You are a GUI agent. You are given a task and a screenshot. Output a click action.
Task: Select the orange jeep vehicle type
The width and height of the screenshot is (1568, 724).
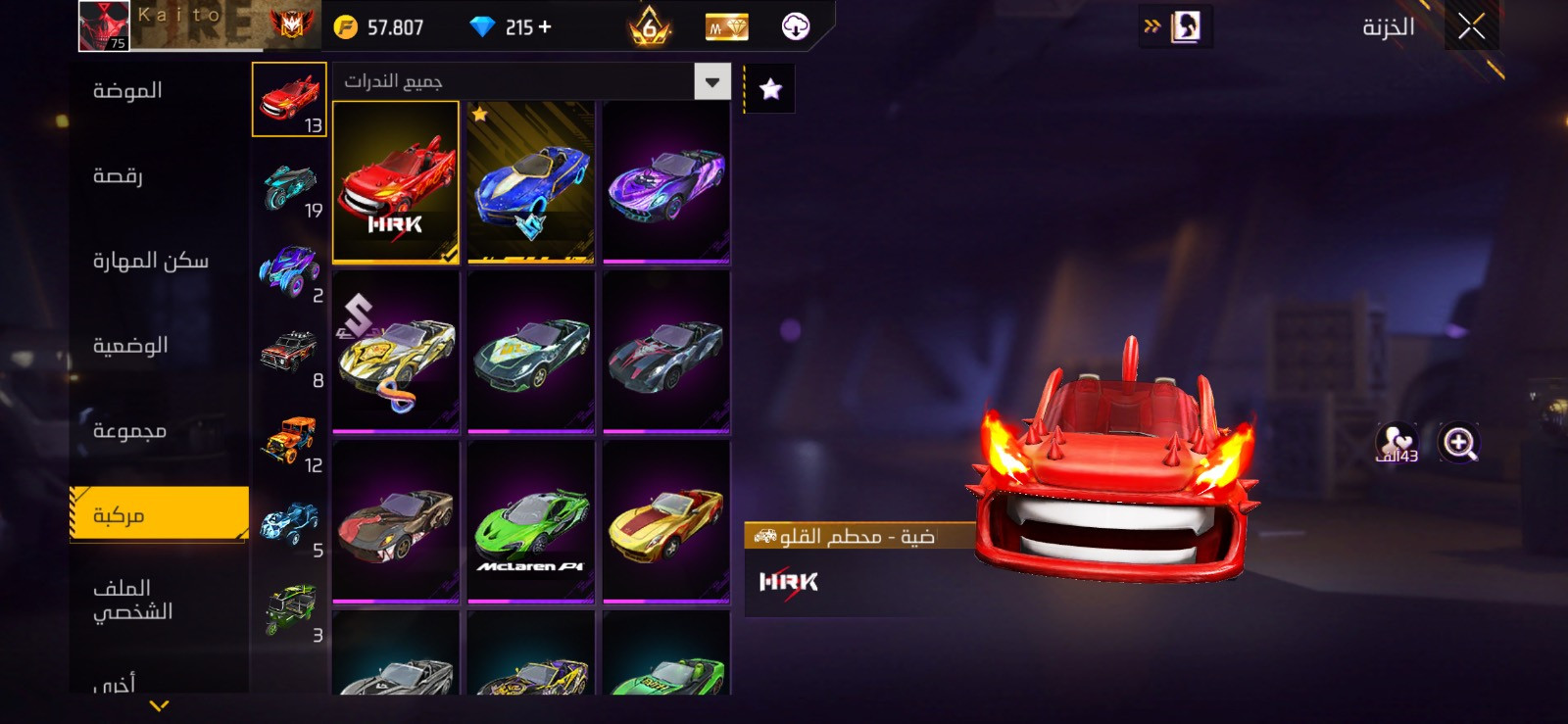click(x=290, y=441)
